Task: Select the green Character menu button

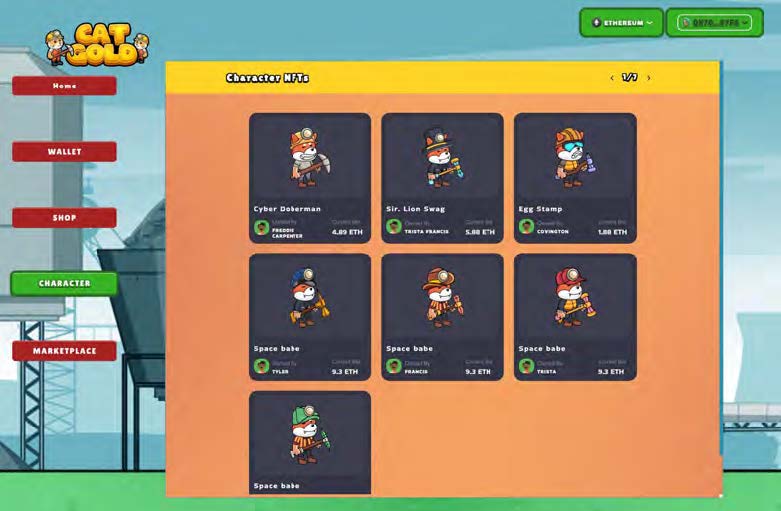Action: tap(64, 284)
